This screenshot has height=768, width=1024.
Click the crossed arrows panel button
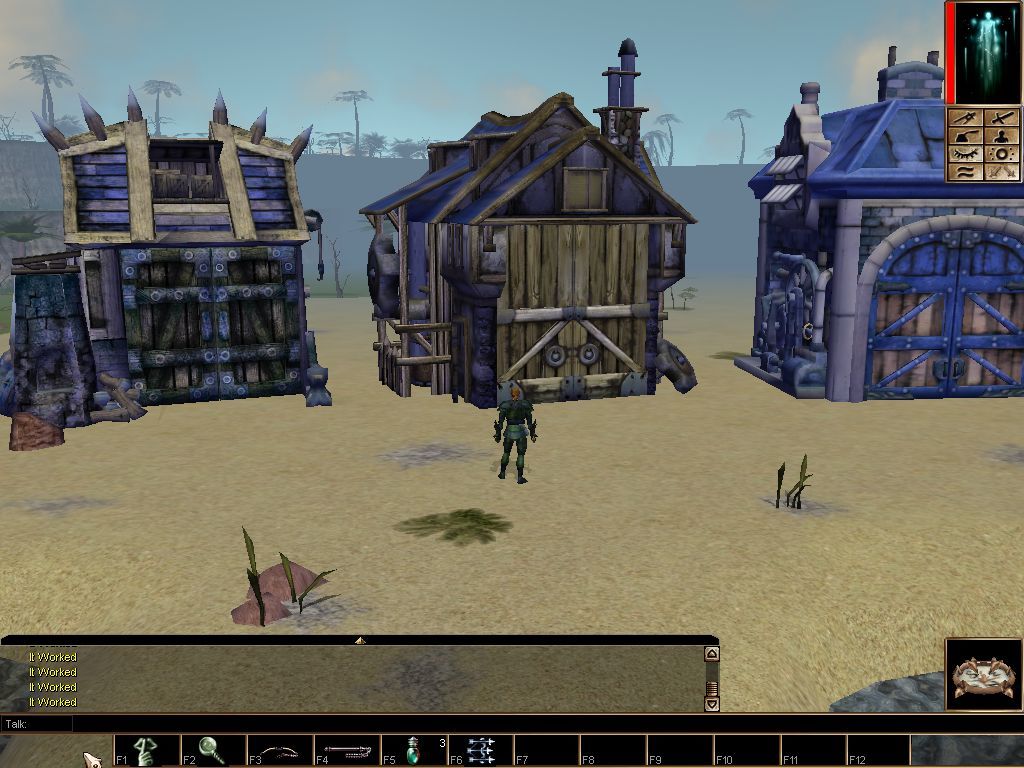(1003, 172)
